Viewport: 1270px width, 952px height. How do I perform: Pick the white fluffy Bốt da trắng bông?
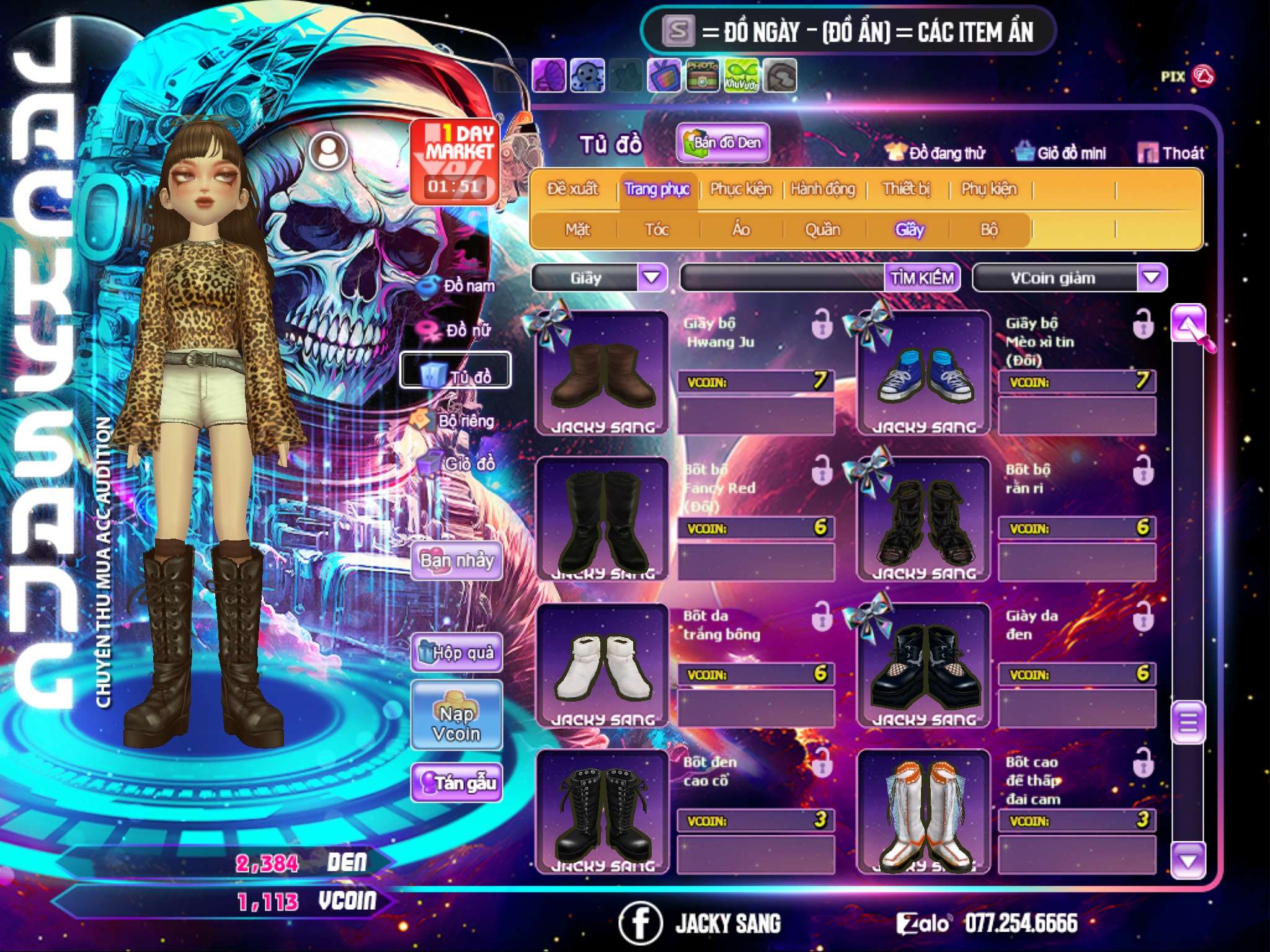pyautogui.click(x=602, y=665)
